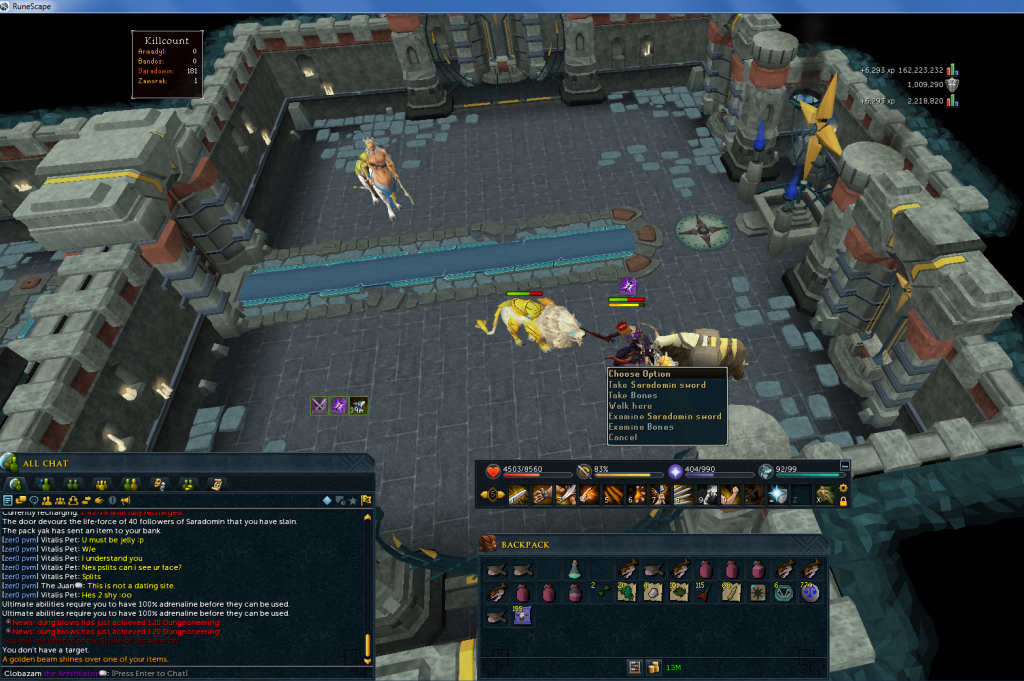Toggle the action bar padlock
This screenshot has width=1024, height=681.
[x=843, y=501]
